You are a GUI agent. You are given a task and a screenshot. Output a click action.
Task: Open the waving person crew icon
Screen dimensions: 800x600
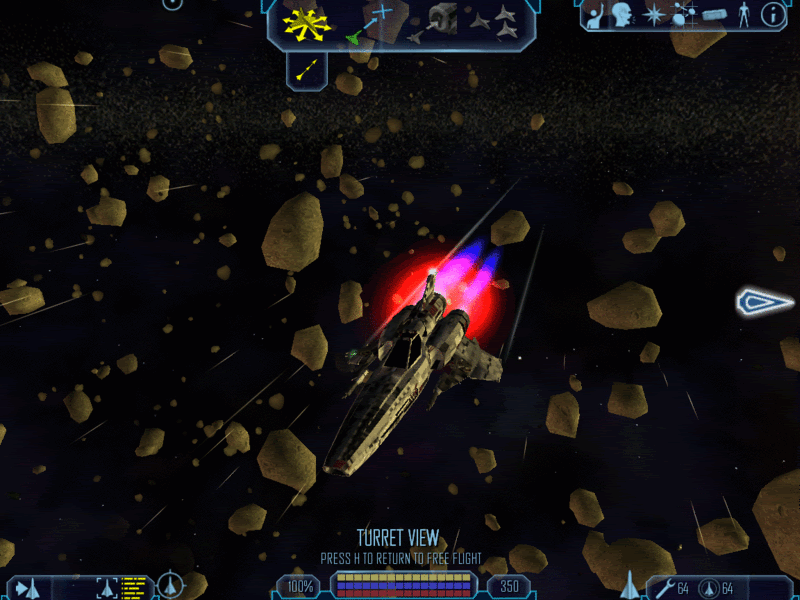coord(596,15)
